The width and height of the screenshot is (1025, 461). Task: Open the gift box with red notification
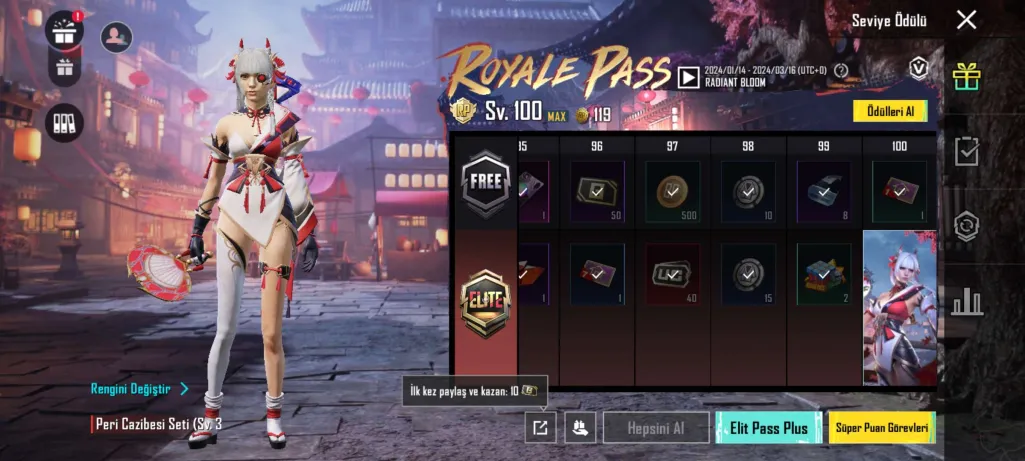pyautogui.click(x=65, y=30)
